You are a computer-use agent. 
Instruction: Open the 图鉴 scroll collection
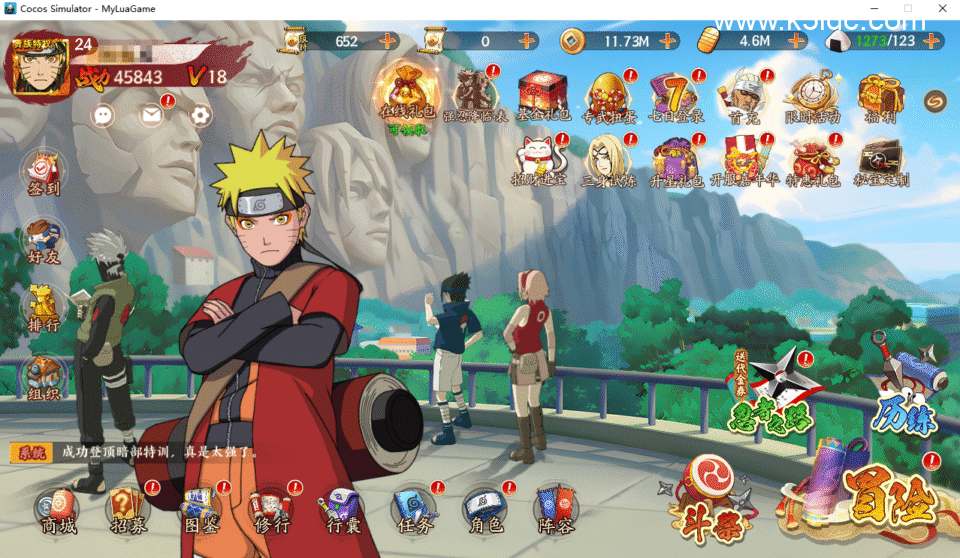pos(200,509)
